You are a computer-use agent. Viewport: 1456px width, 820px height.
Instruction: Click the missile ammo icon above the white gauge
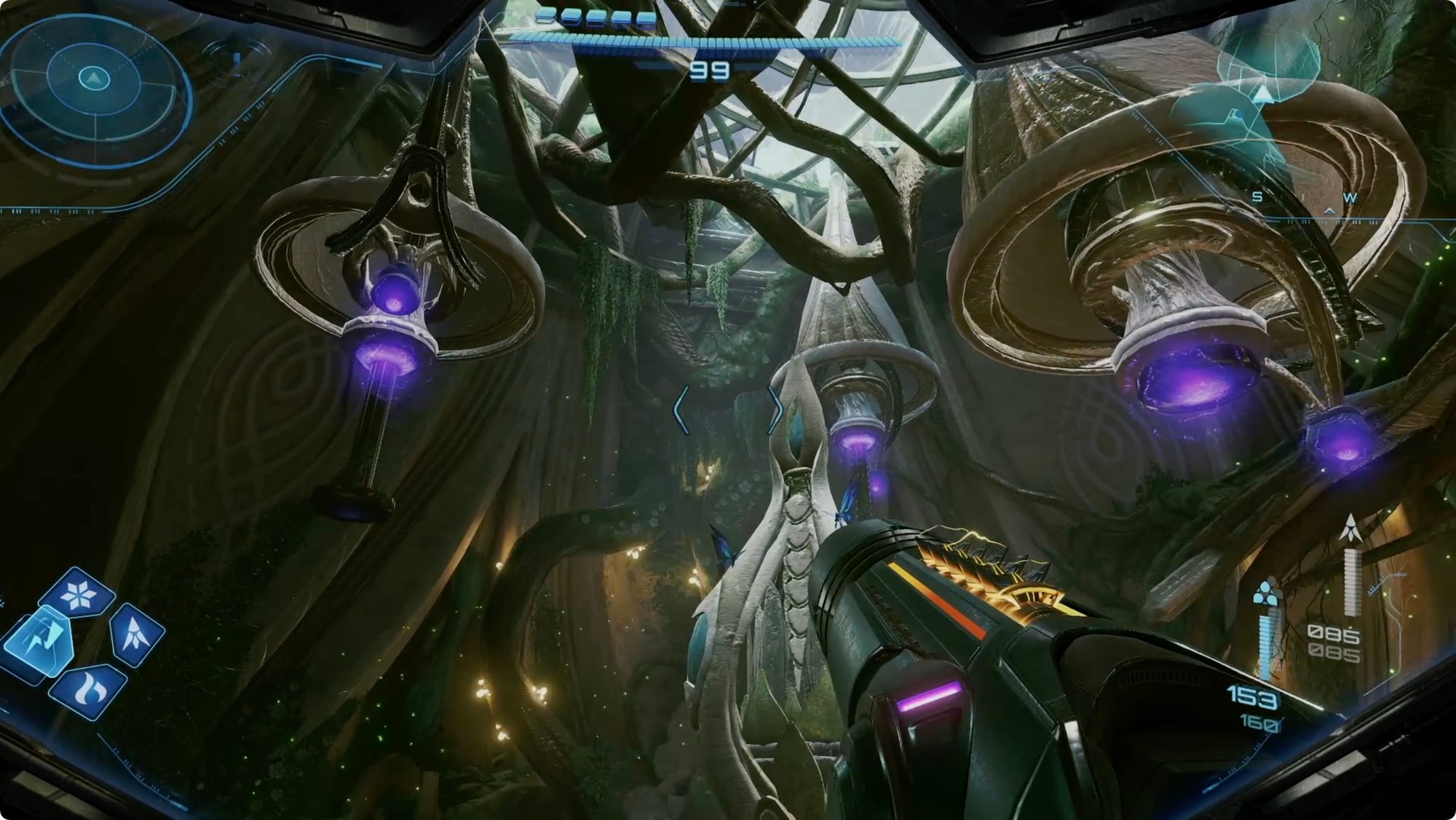pyautogui.click(x=1352, y=527)
